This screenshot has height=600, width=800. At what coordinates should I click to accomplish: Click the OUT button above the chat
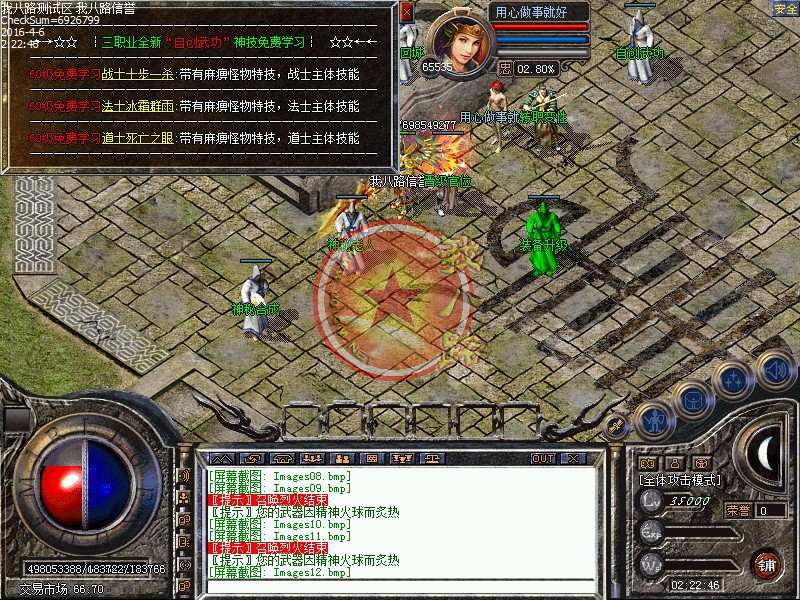pyautogui.click(x=543, y=458)
